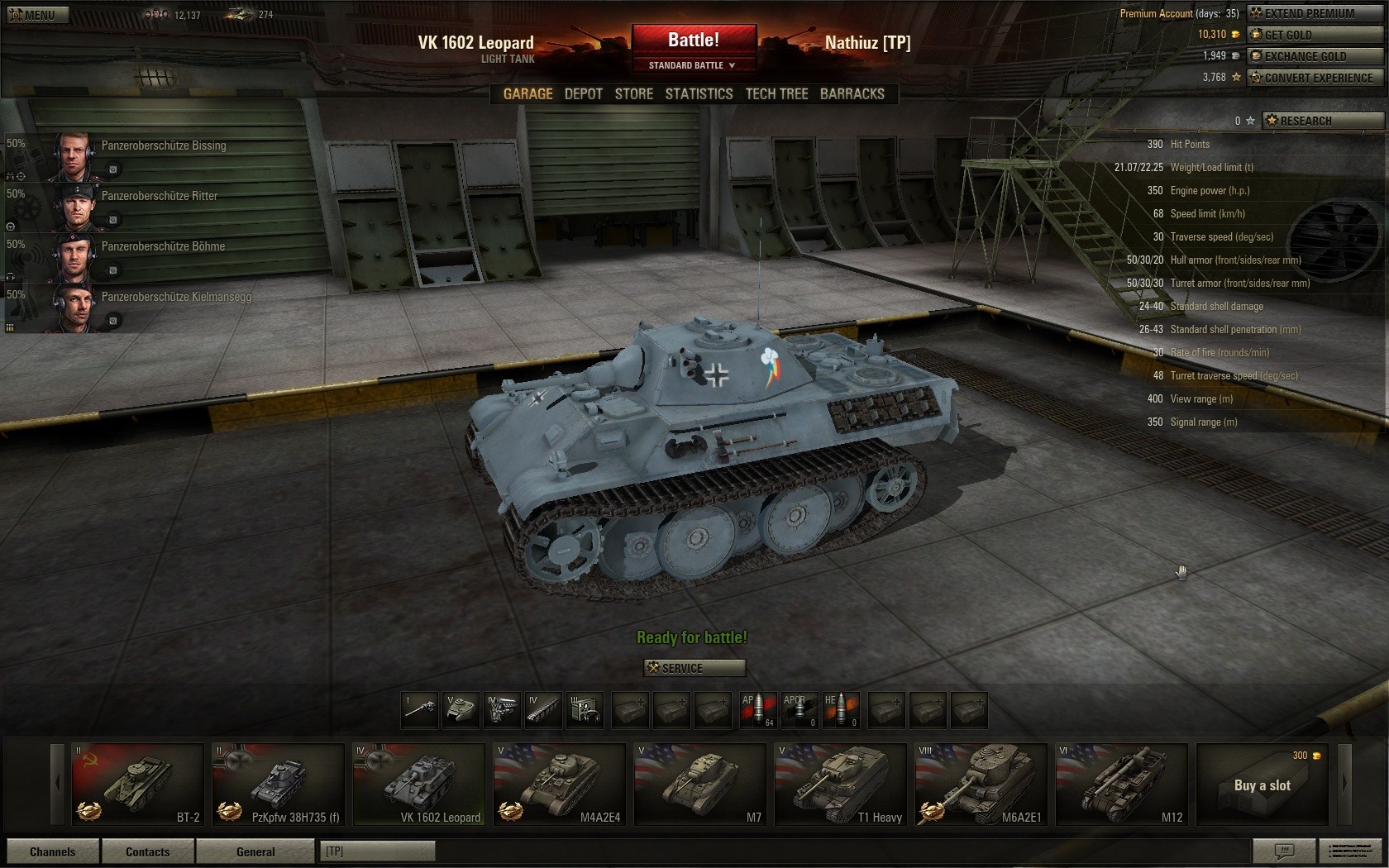Click the Extend Premium button

[1315, 13]
